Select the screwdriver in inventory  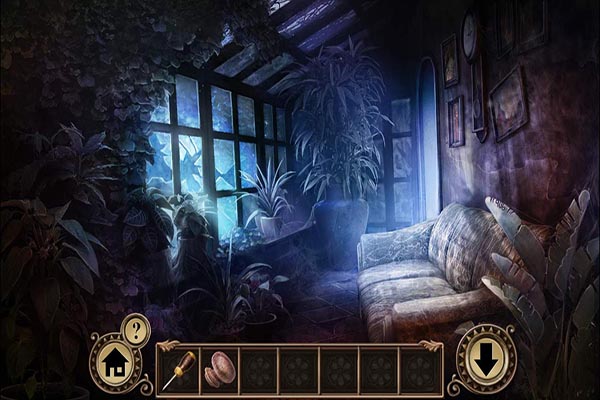[178, 369]
